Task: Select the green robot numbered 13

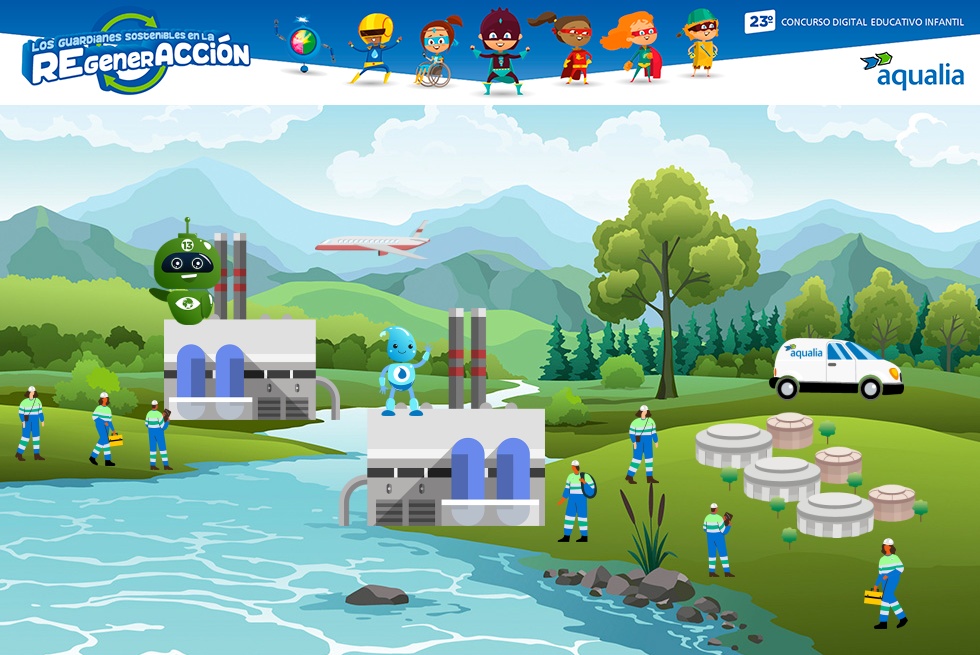Action: click(184, 276)
